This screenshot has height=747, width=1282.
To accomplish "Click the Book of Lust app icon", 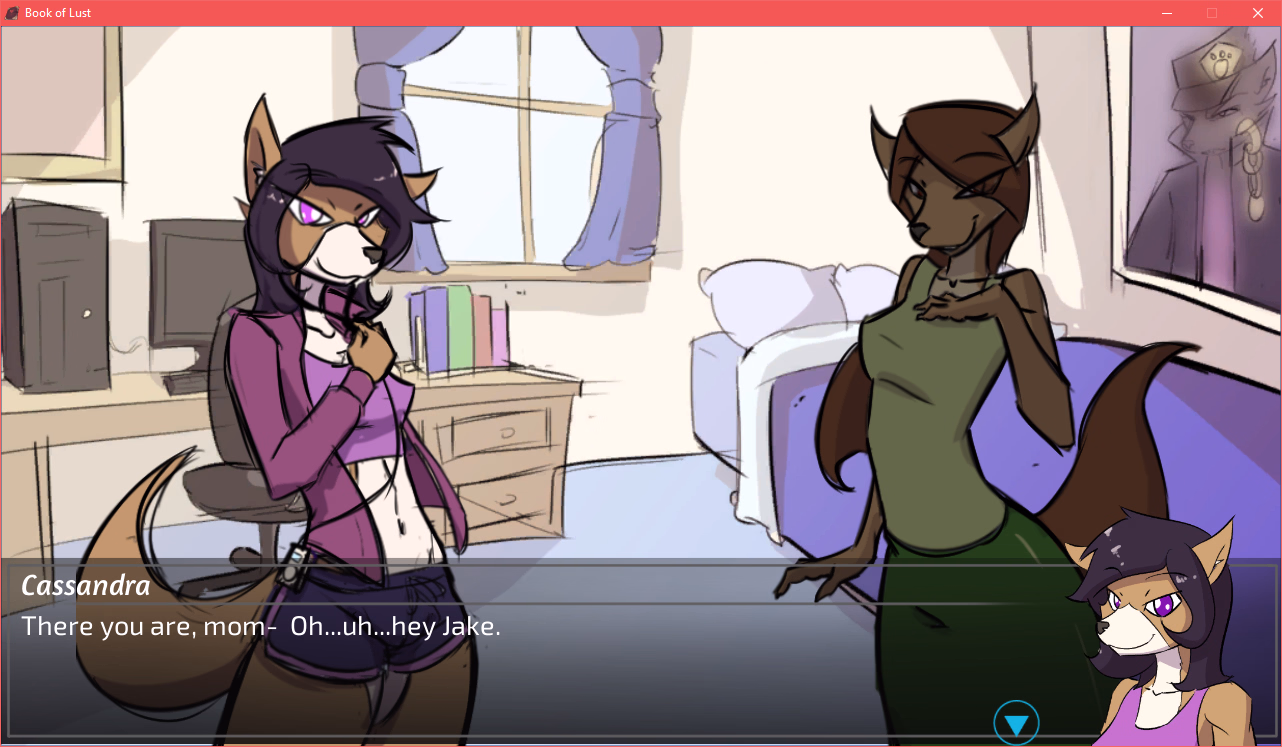I will coord(10,13).
